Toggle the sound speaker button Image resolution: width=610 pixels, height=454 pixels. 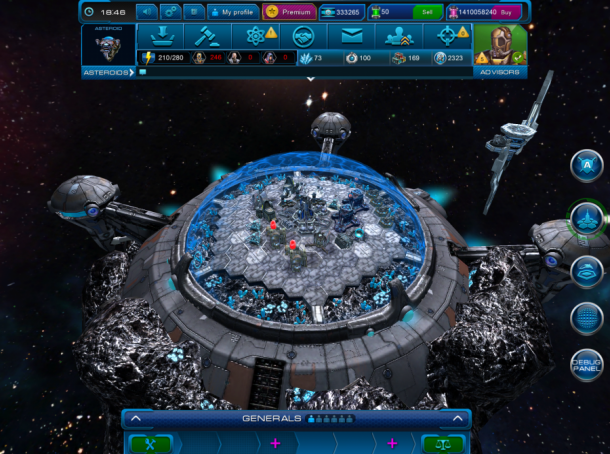click(x=146, y=12)
